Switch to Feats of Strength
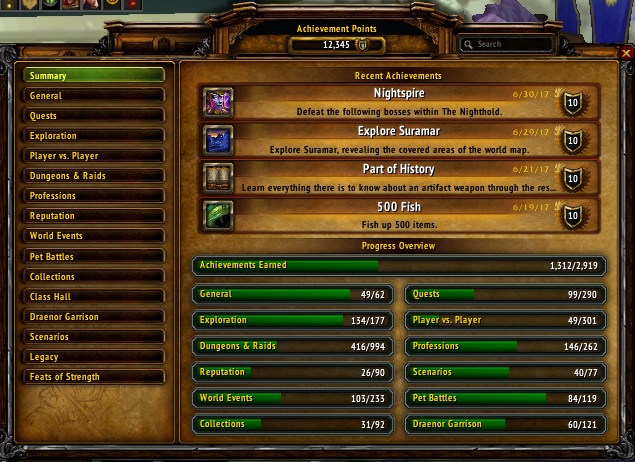 click(x=94, y=377)
